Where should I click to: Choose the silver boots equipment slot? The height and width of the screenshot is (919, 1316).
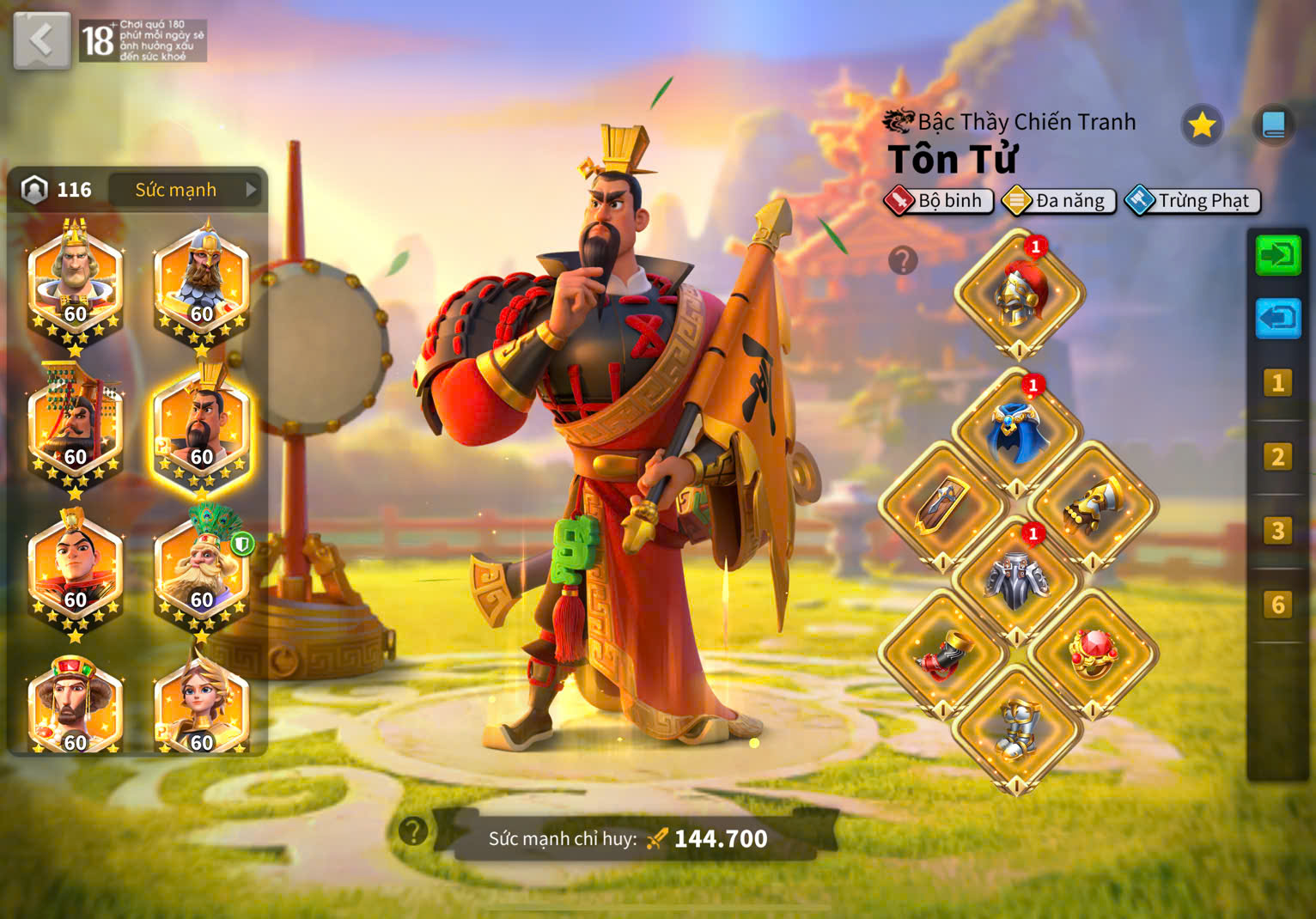coord(1017,730)
